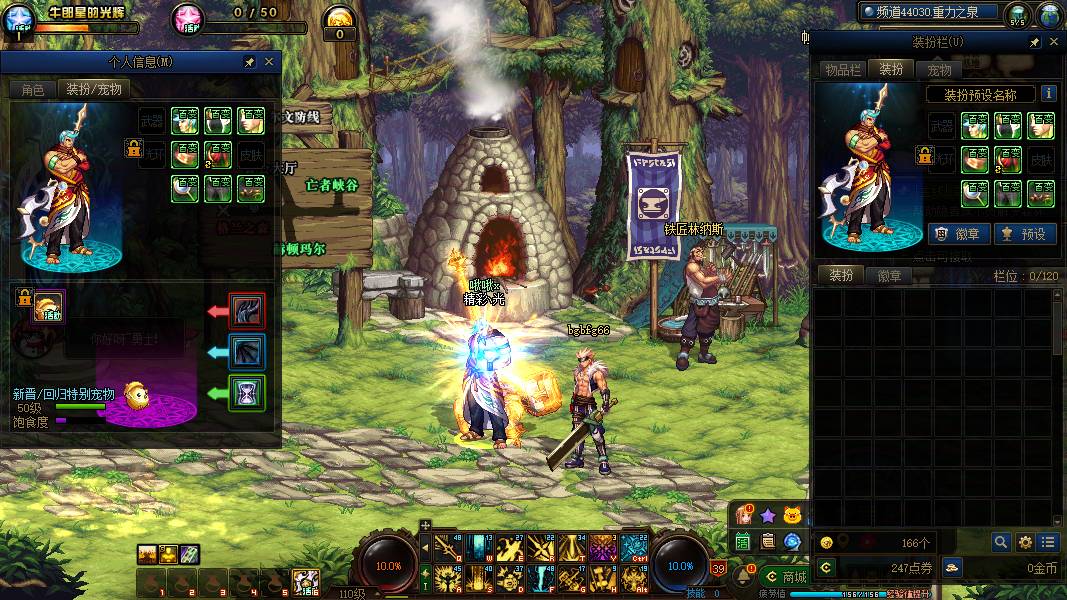Open the purple star menu icon
Viewport: 1067px width, 600px height.
[x=767, y=516]
